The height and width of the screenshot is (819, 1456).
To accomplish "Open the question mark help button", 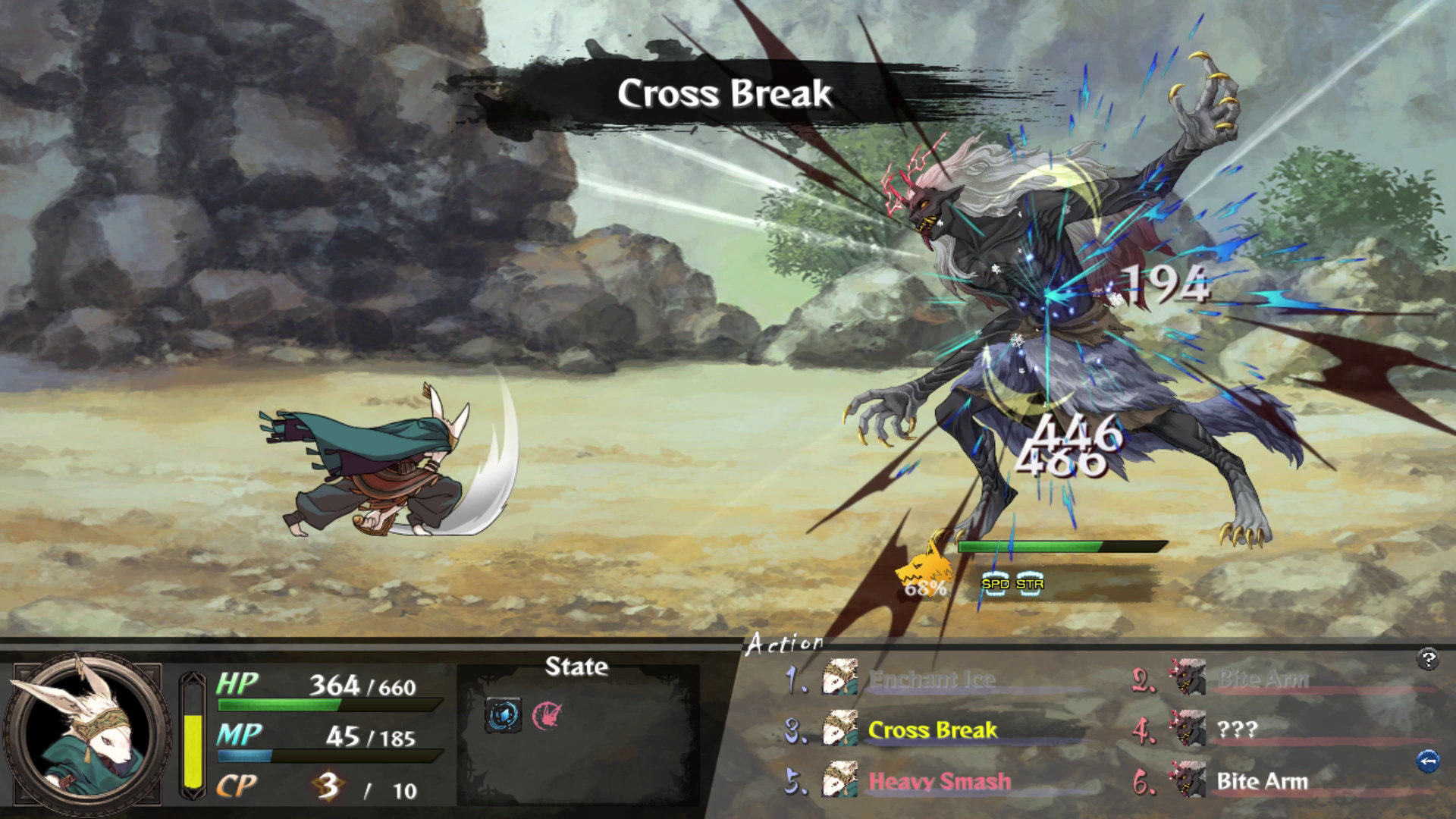I will (x=1427, y=659).
